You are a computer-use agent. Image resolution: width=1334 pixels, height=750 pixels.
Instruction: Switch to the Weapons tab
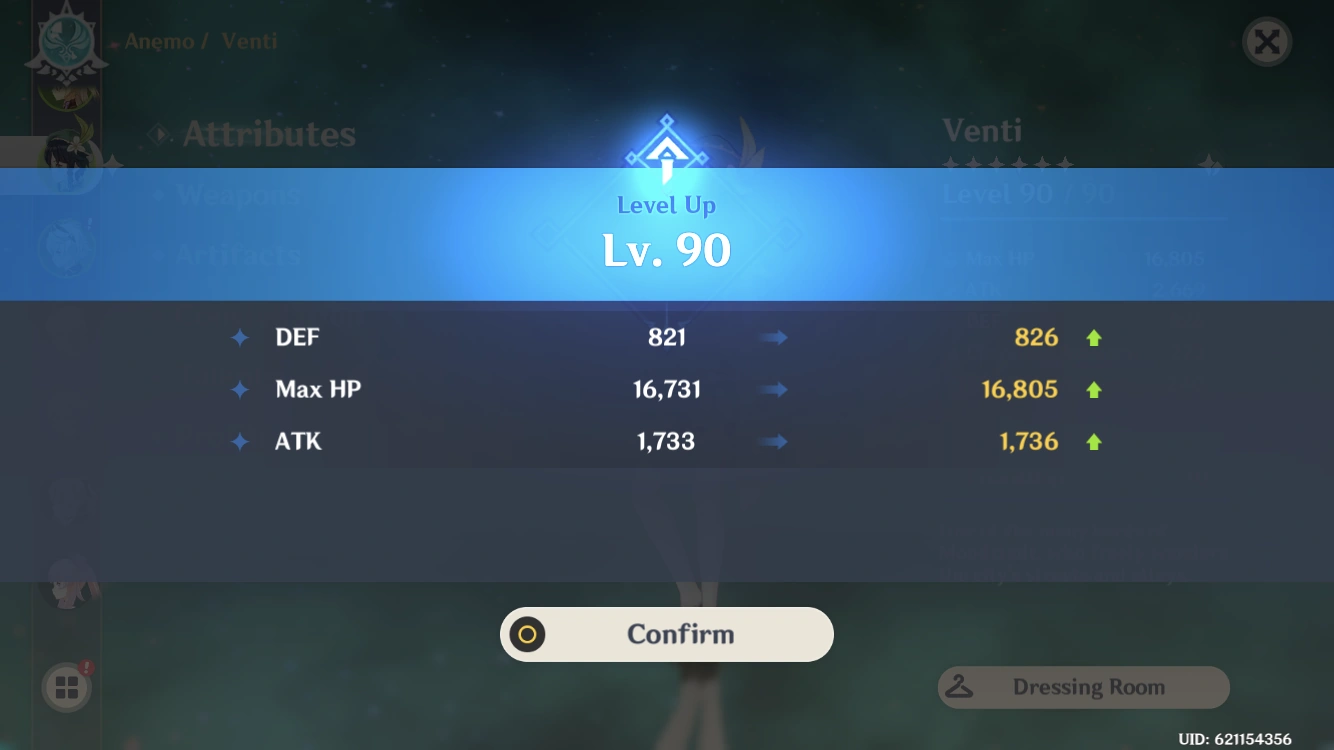tap(240, 195)
